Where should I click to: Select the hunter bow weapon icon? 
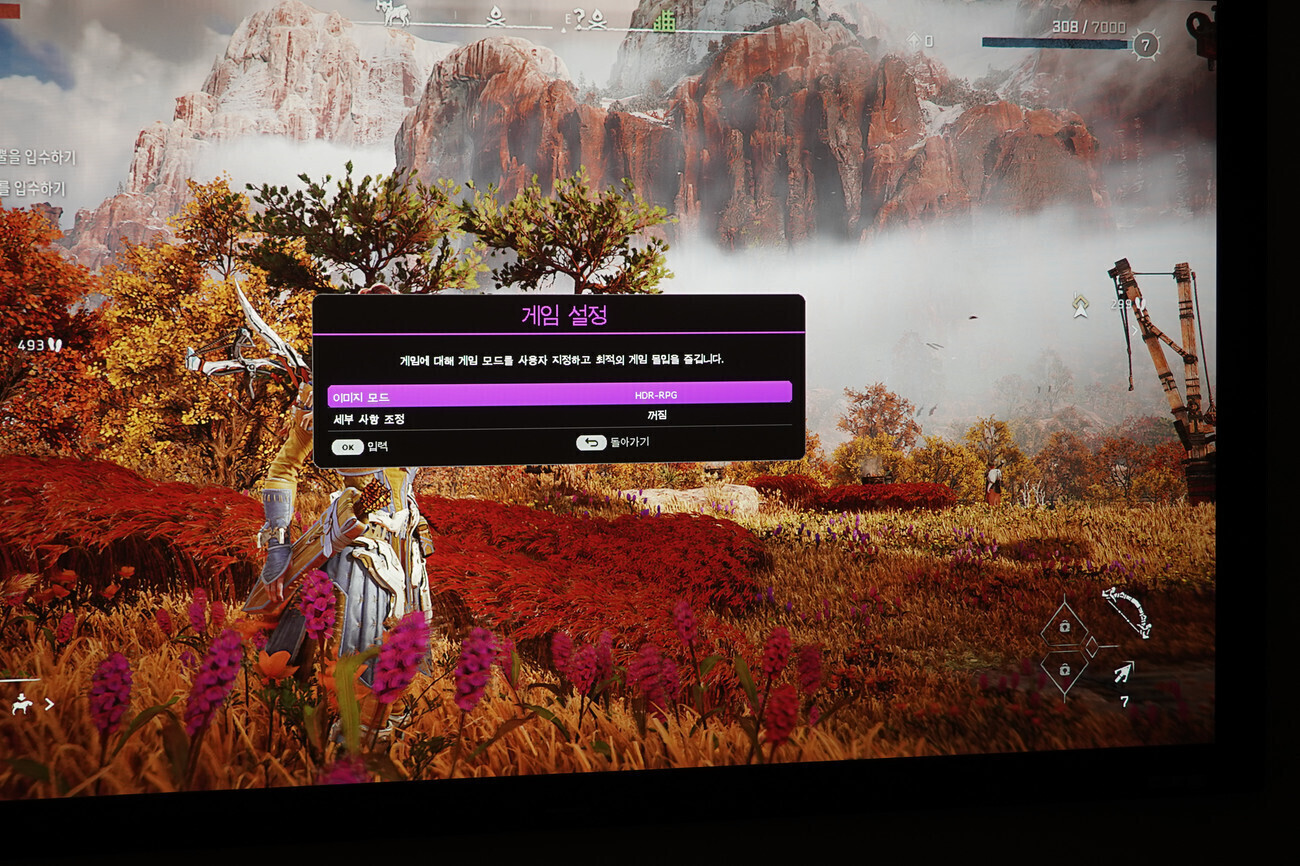tap(1127, 610)
